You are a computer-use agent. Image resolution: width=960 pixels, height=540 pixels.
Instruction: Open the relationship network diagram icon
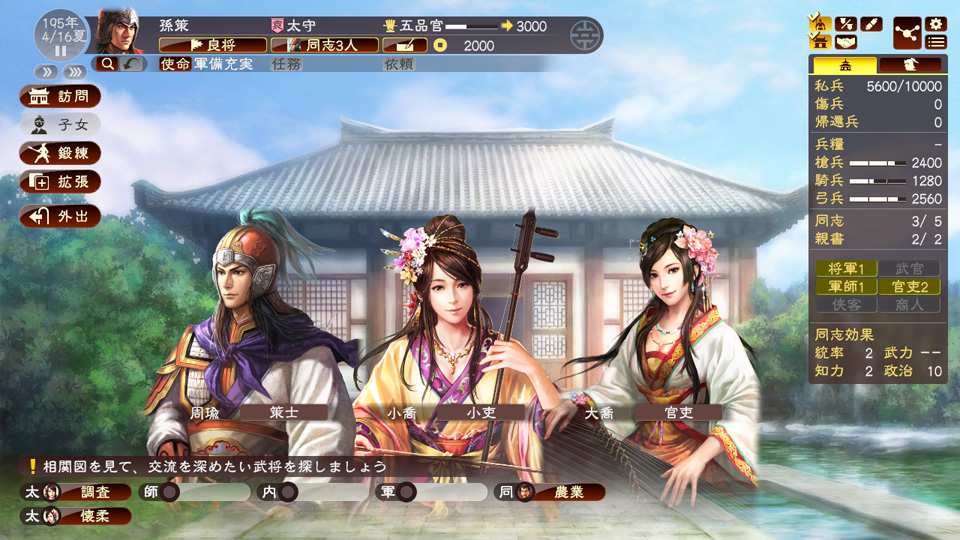coord(907,32)
